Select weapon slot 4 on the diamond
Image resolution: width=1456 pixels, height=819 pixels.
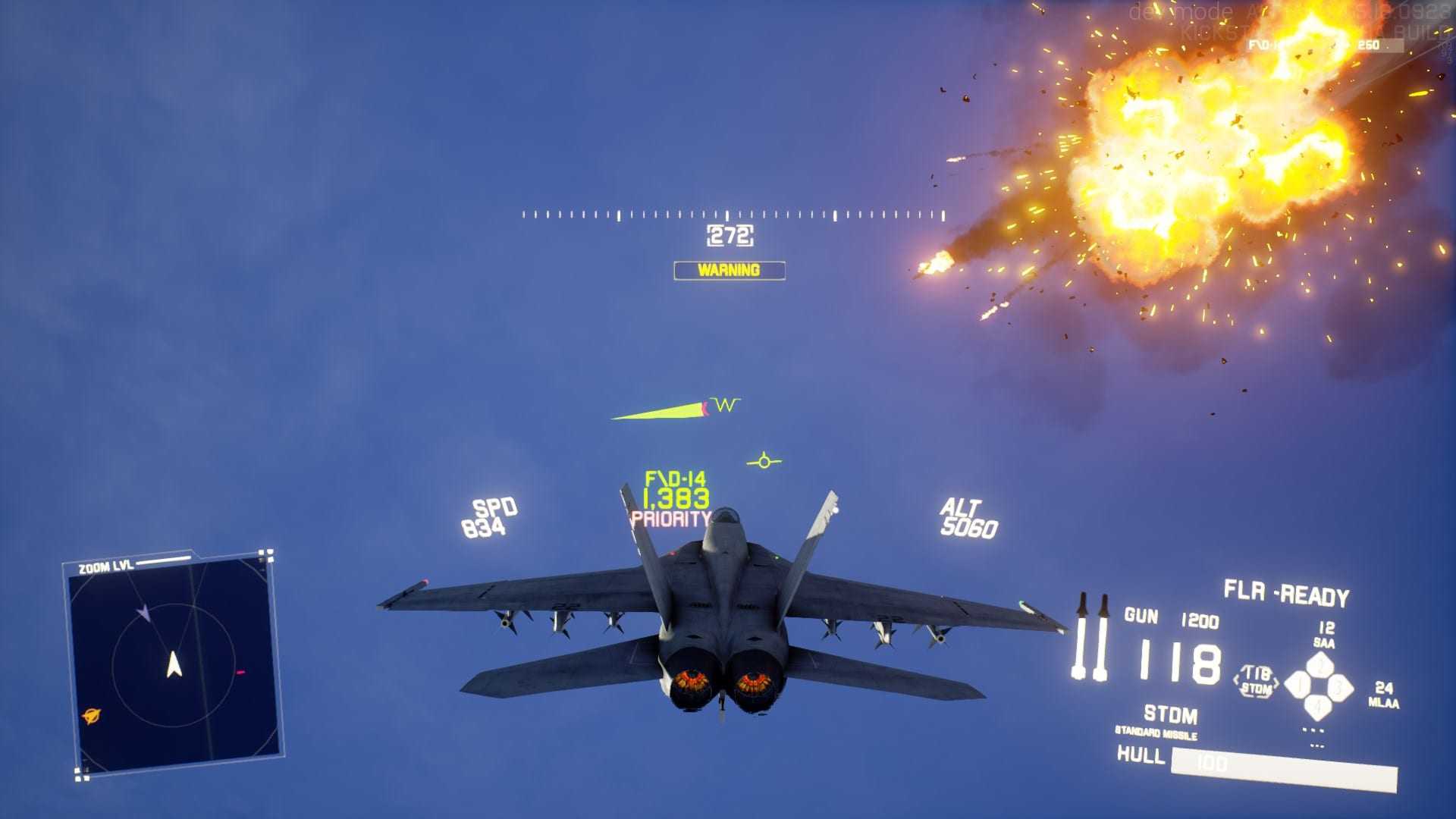(x=1319, y=708)
